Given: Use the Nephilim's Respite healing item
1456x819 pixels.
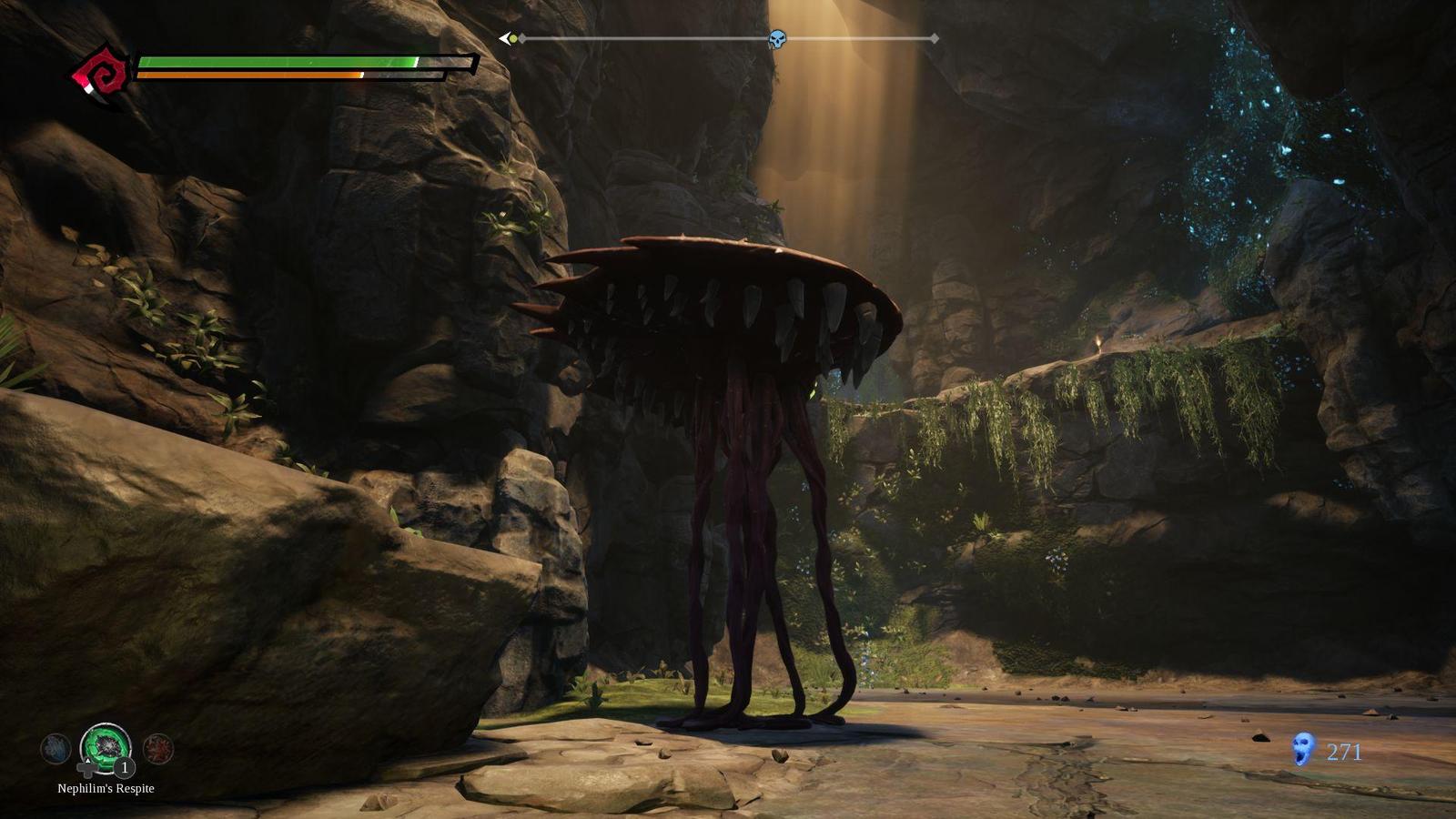Looking at the screenshot, I should [x=106, y=747].
